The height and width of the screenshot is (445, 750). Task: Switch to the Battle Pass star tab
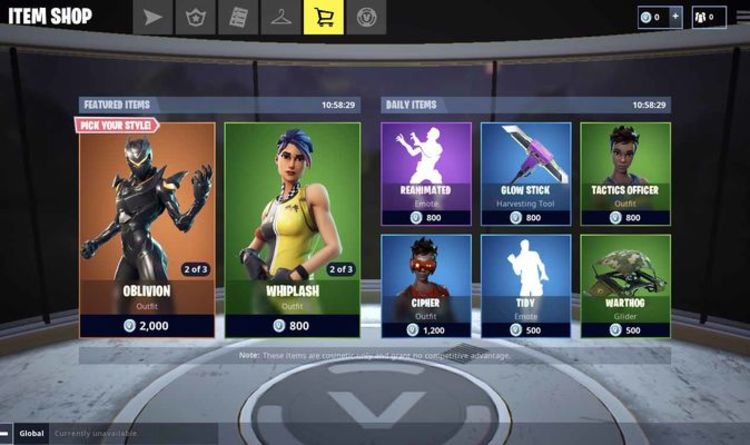point(196,16)
